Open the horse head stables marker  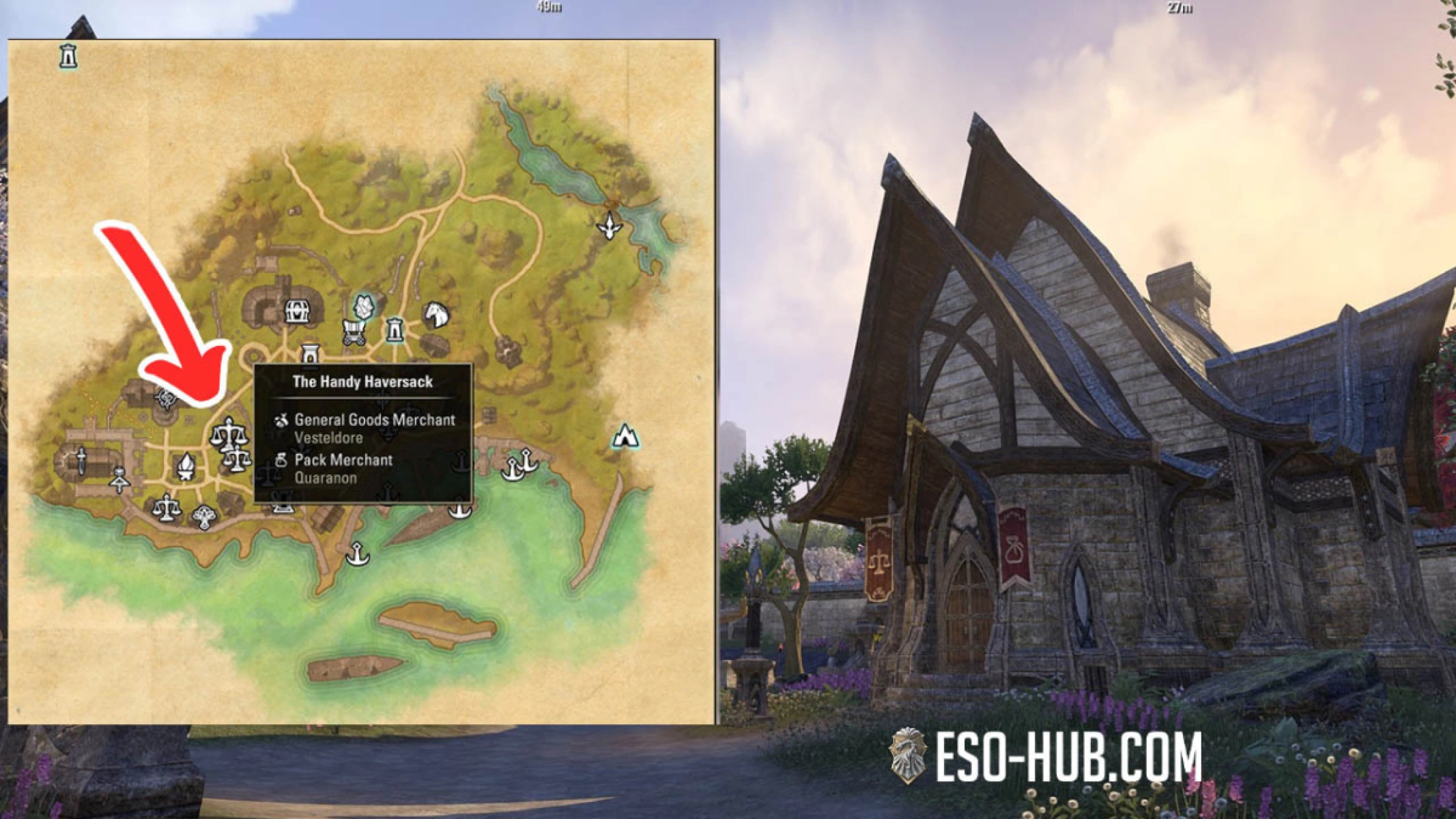[x=438, y=315]
